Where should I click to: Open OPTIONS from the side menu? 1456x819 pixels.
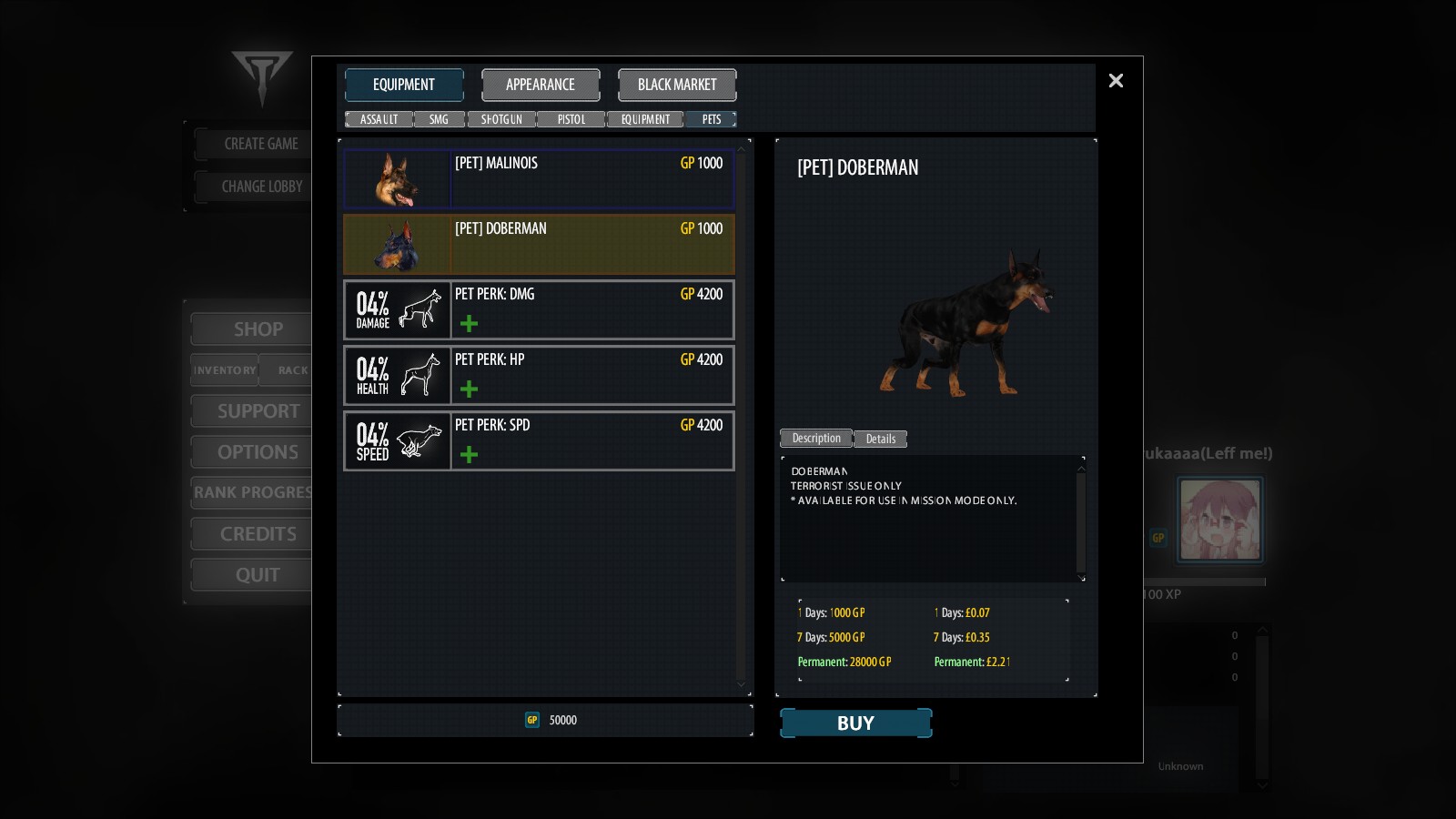[x=258, y=451]
